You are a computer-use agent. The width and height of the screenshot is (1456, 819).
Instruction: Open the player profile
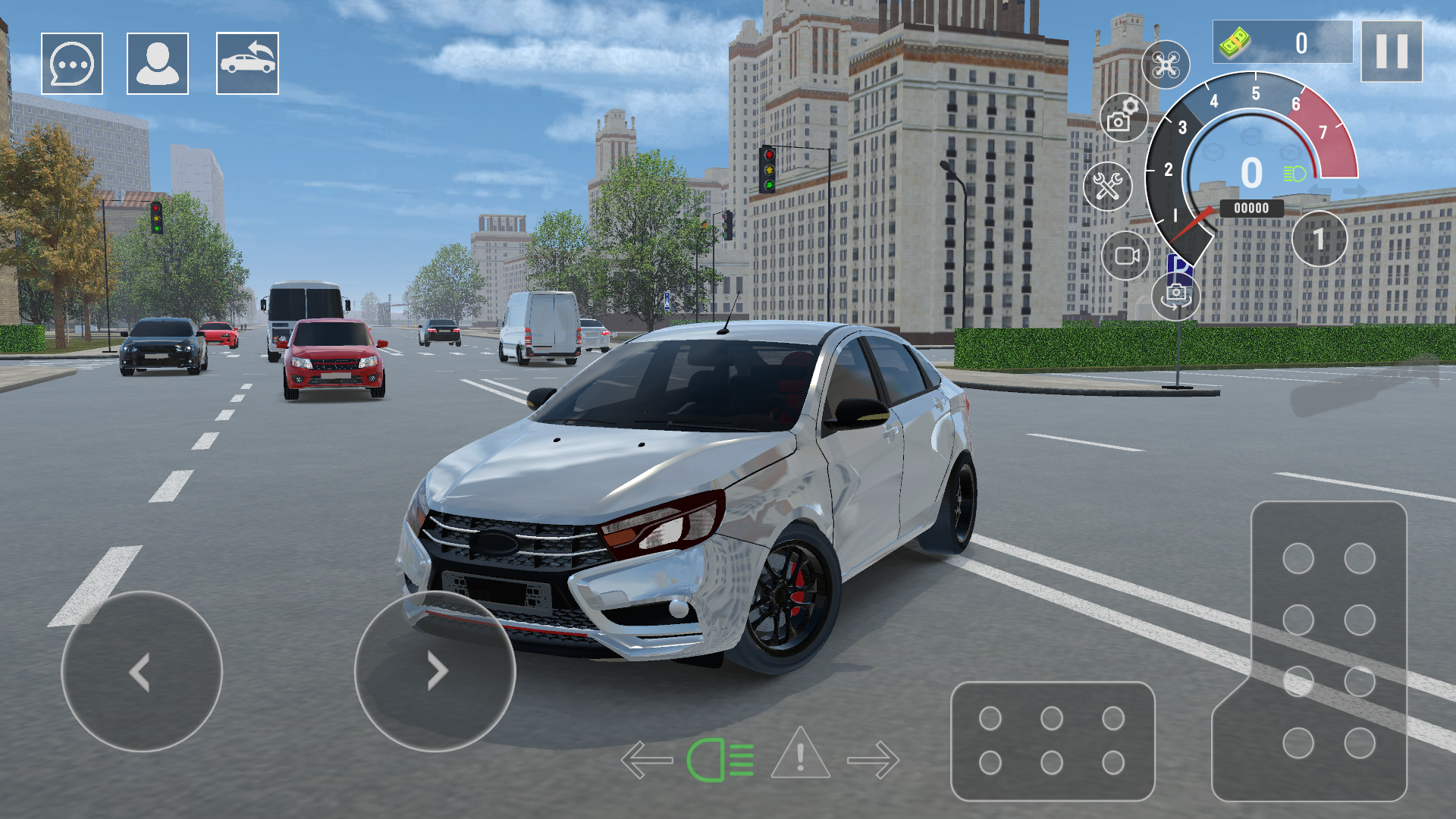pyautogui.click(x=157, y=62)
